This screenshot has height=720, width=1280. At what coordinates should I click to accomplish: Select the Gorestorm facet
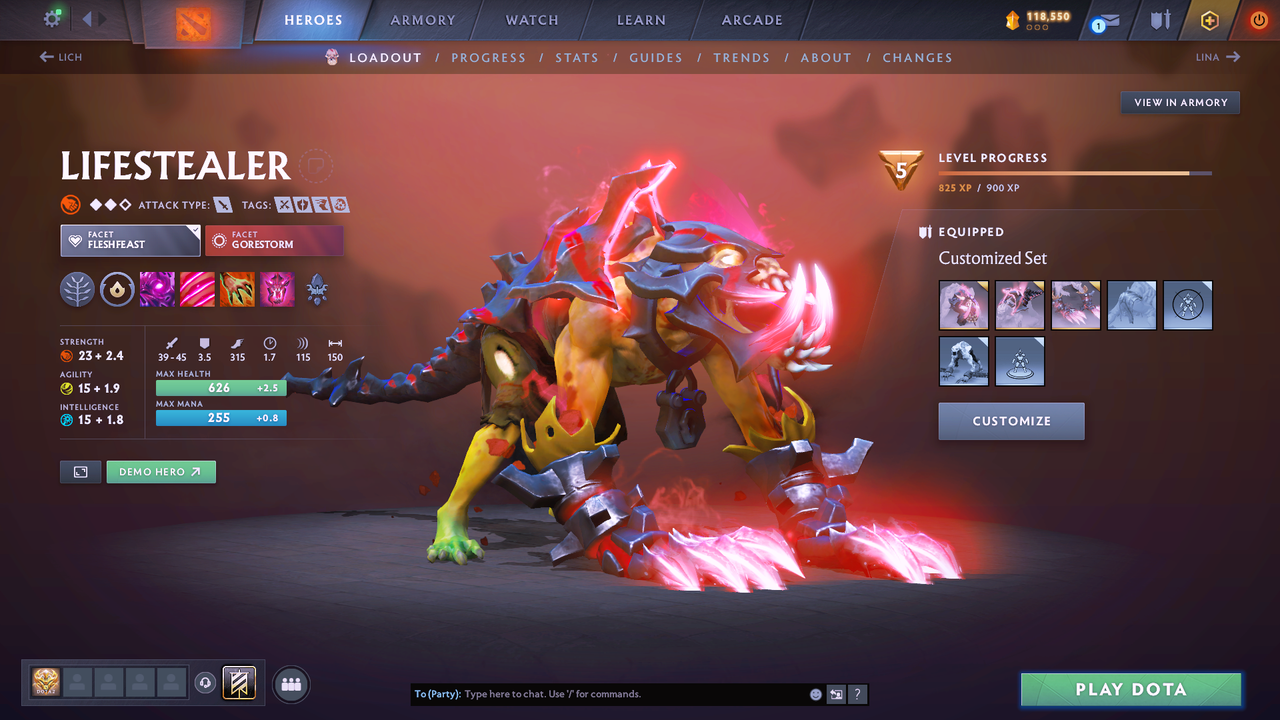[274, 240]
